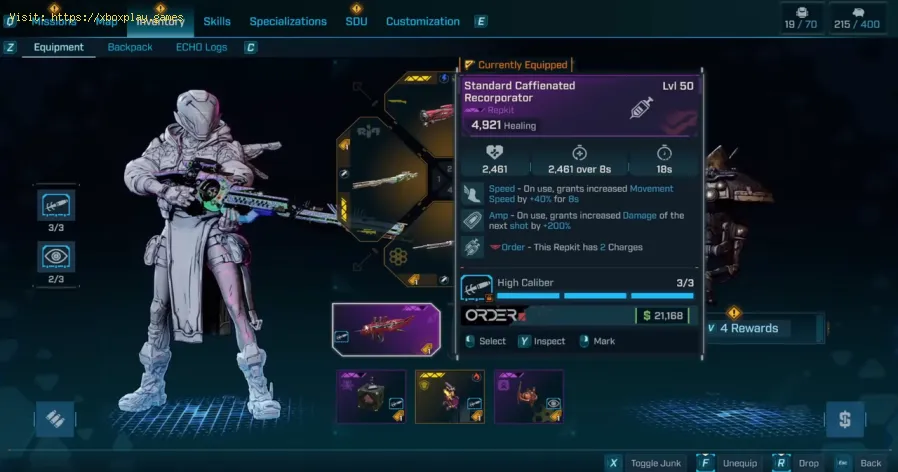Open the dollar-sign sell button
The width and height of the screenshot is (898, 472).
pos(845,419)
